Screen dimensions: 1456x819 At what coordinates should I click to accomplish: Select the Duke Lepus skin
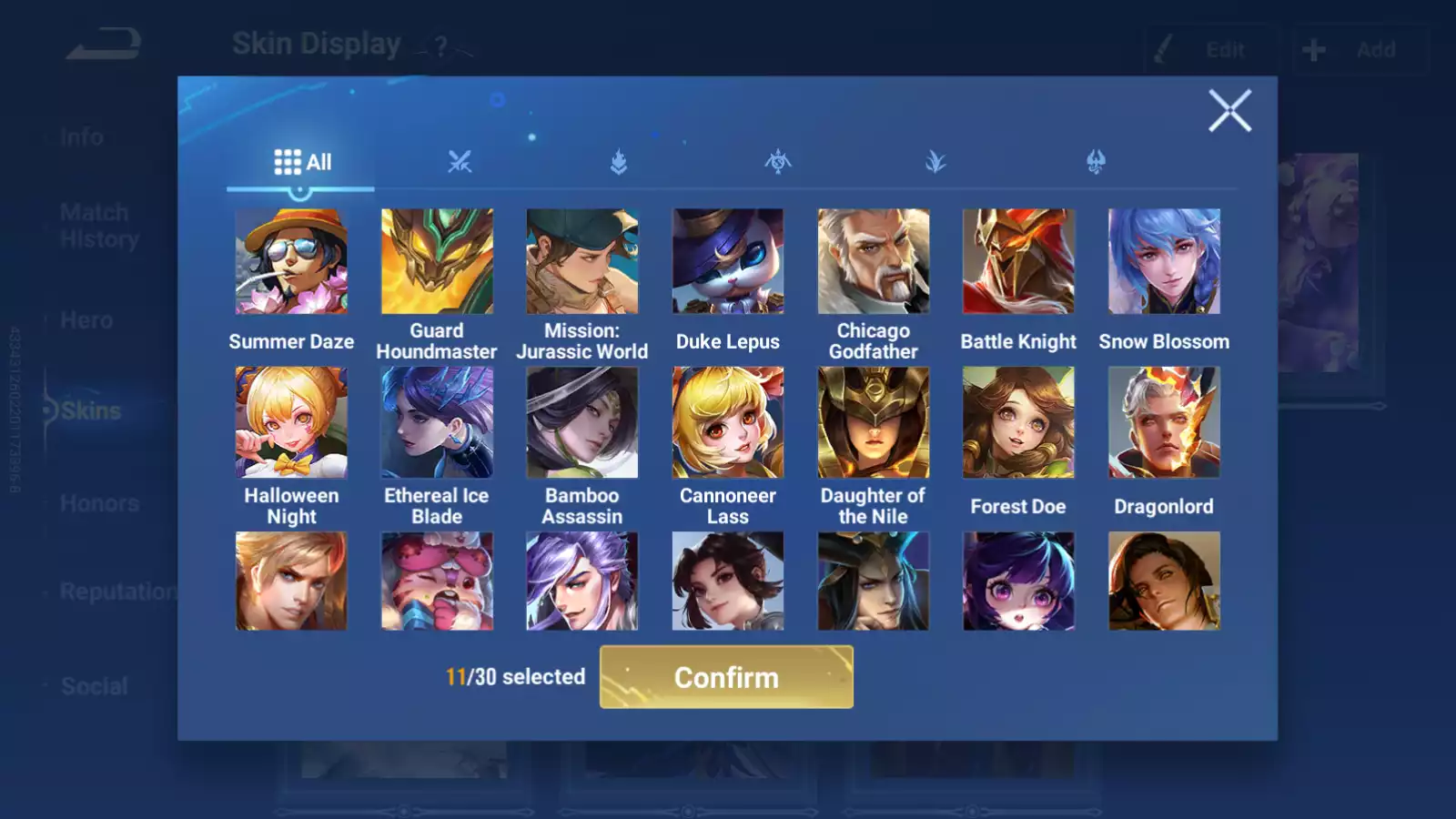click(x=728, y=262)
